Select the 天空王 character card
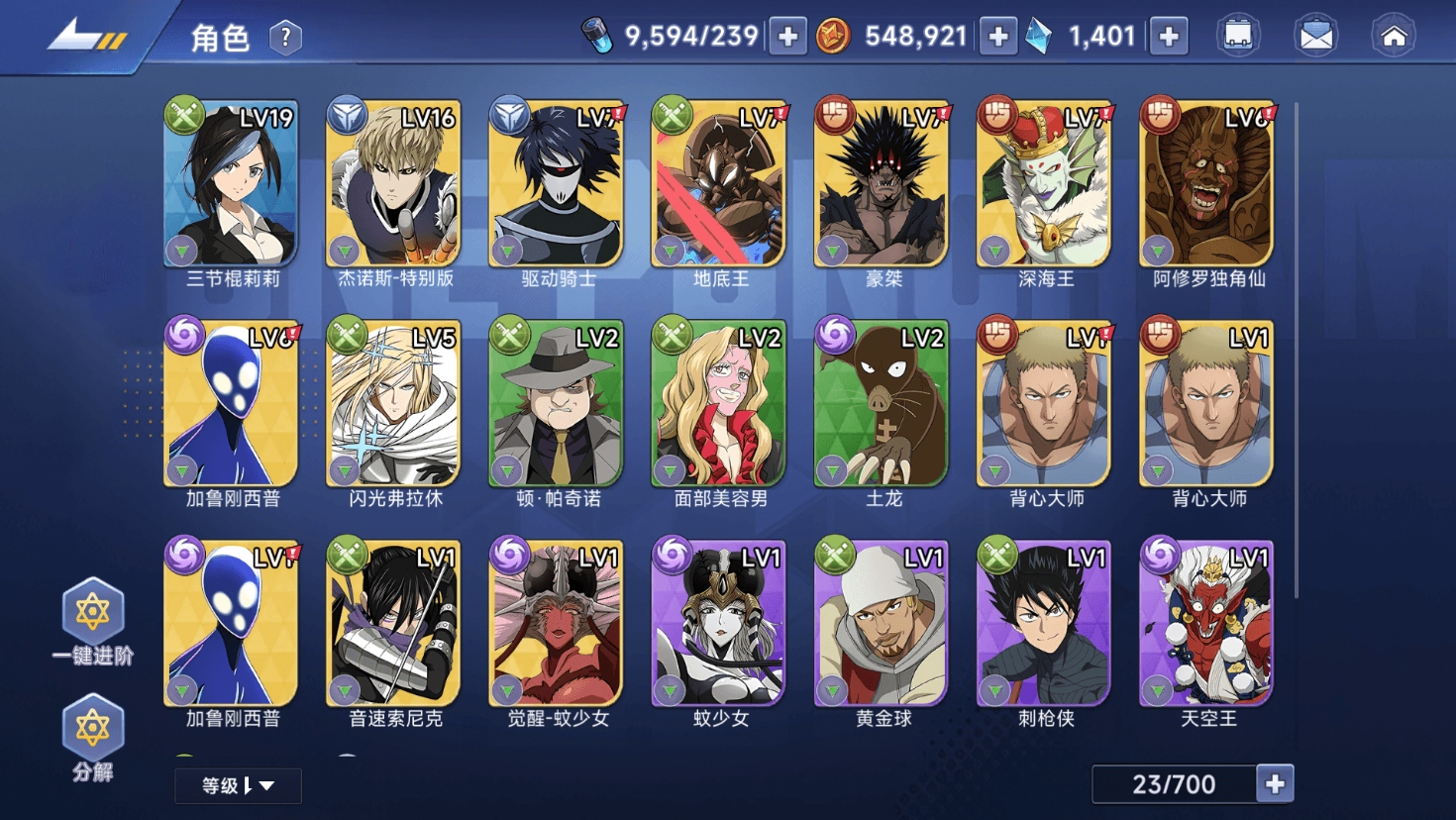 click(1207, 624)
